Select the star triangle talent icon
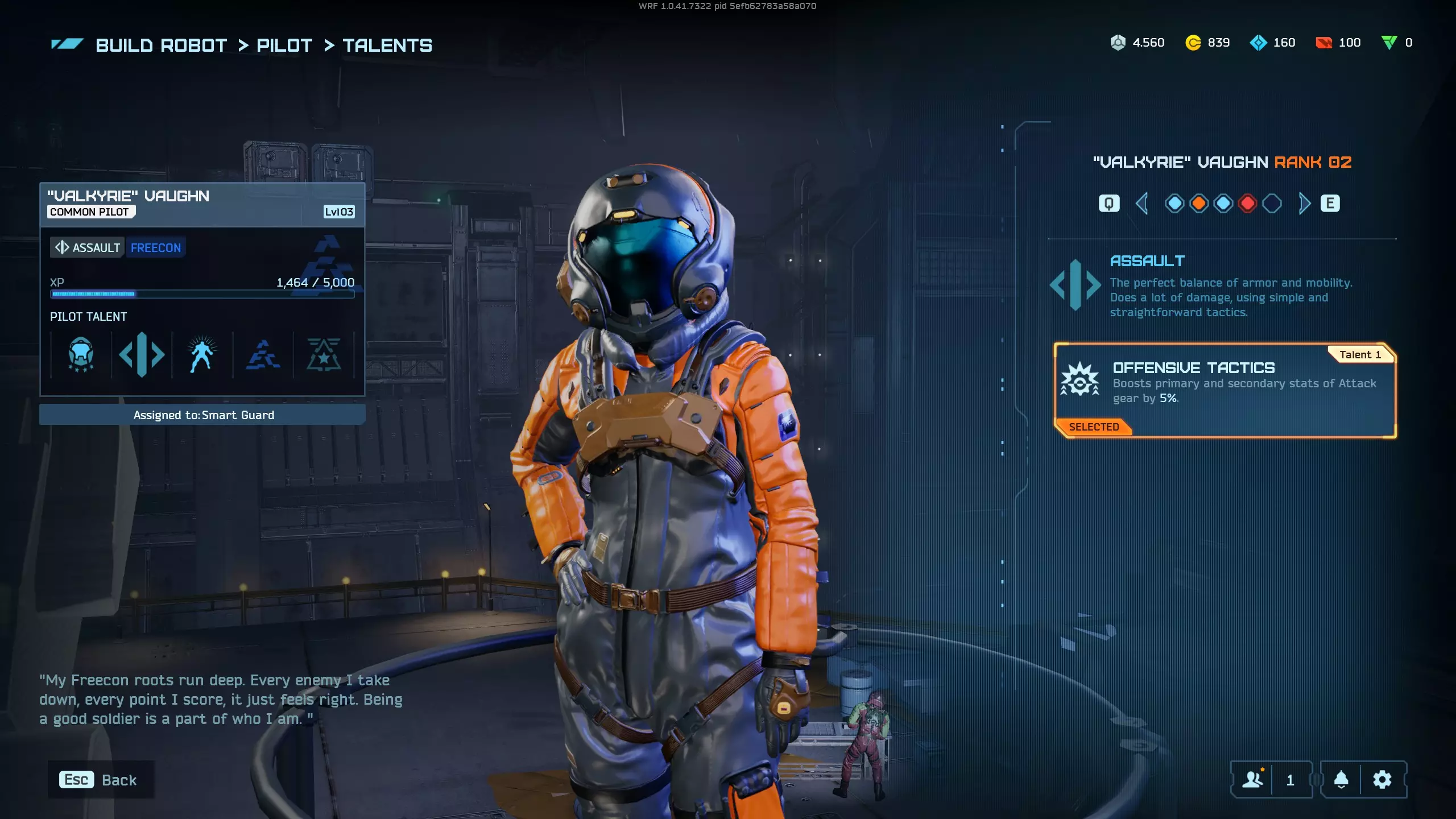This screenshot has height=819, width=1456. point(324,355)
